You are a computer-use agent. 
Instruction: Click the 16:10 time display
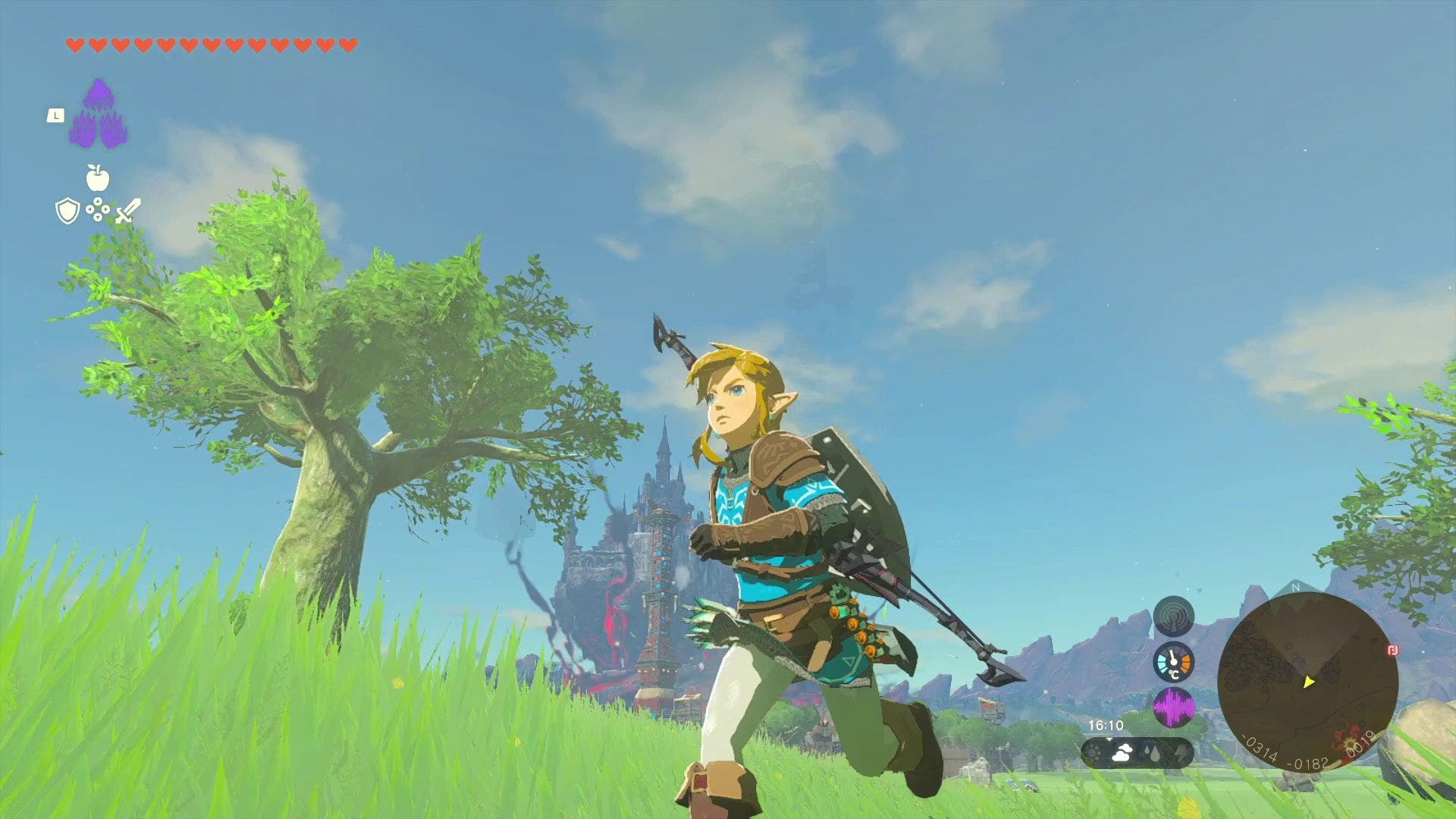tap(1105, 724)
